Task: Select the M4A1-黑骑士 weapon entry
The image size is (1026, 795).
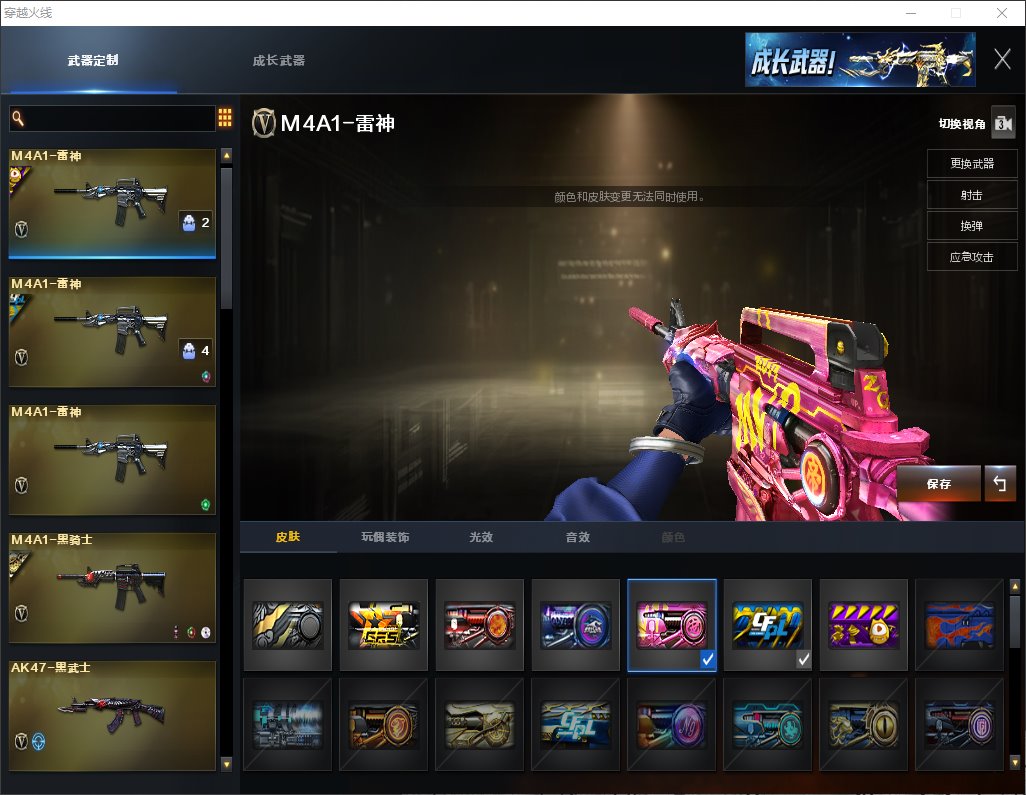Action: point(112,588)
